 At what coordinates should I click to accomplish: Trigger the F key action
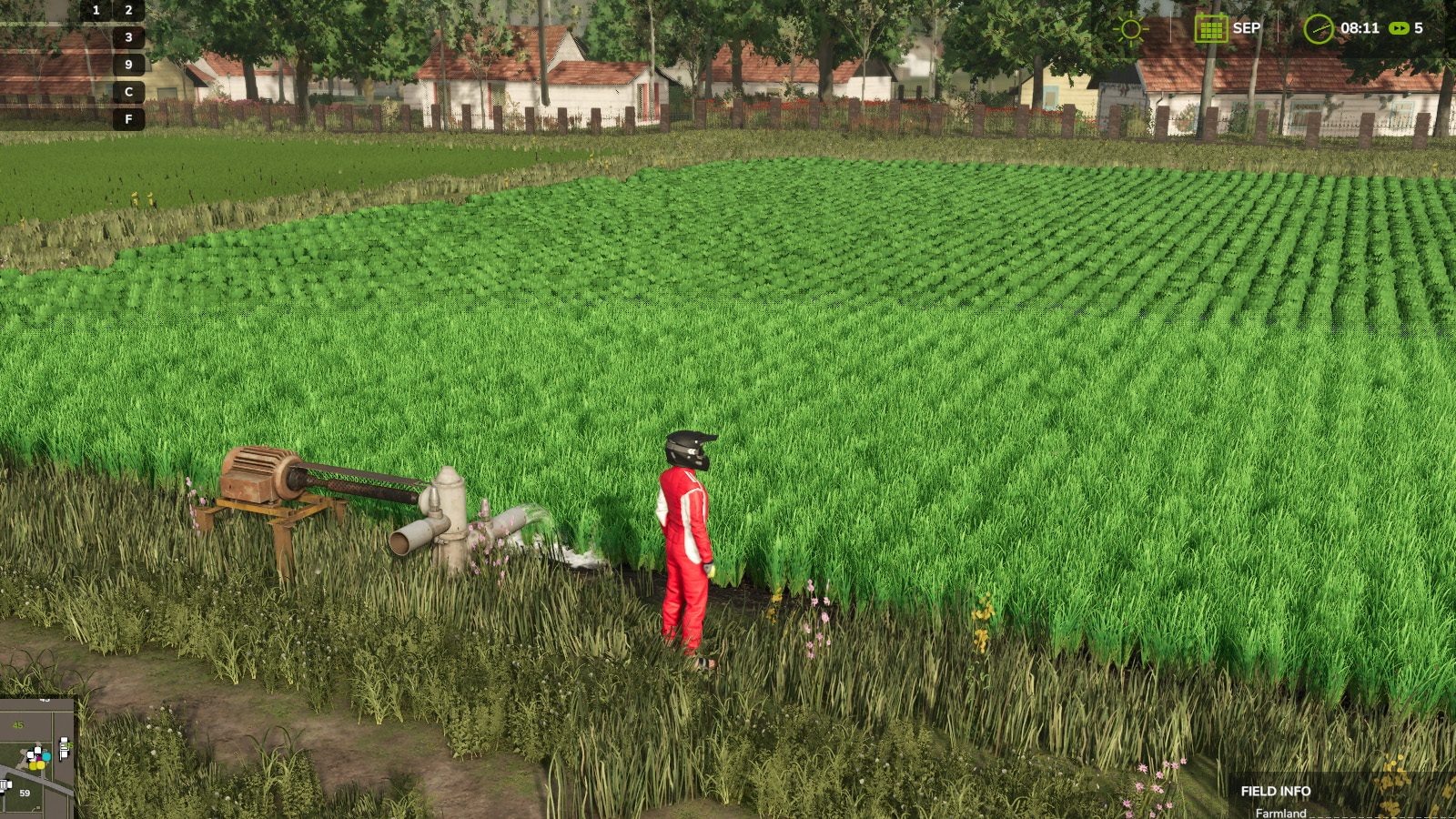(130, 117)
